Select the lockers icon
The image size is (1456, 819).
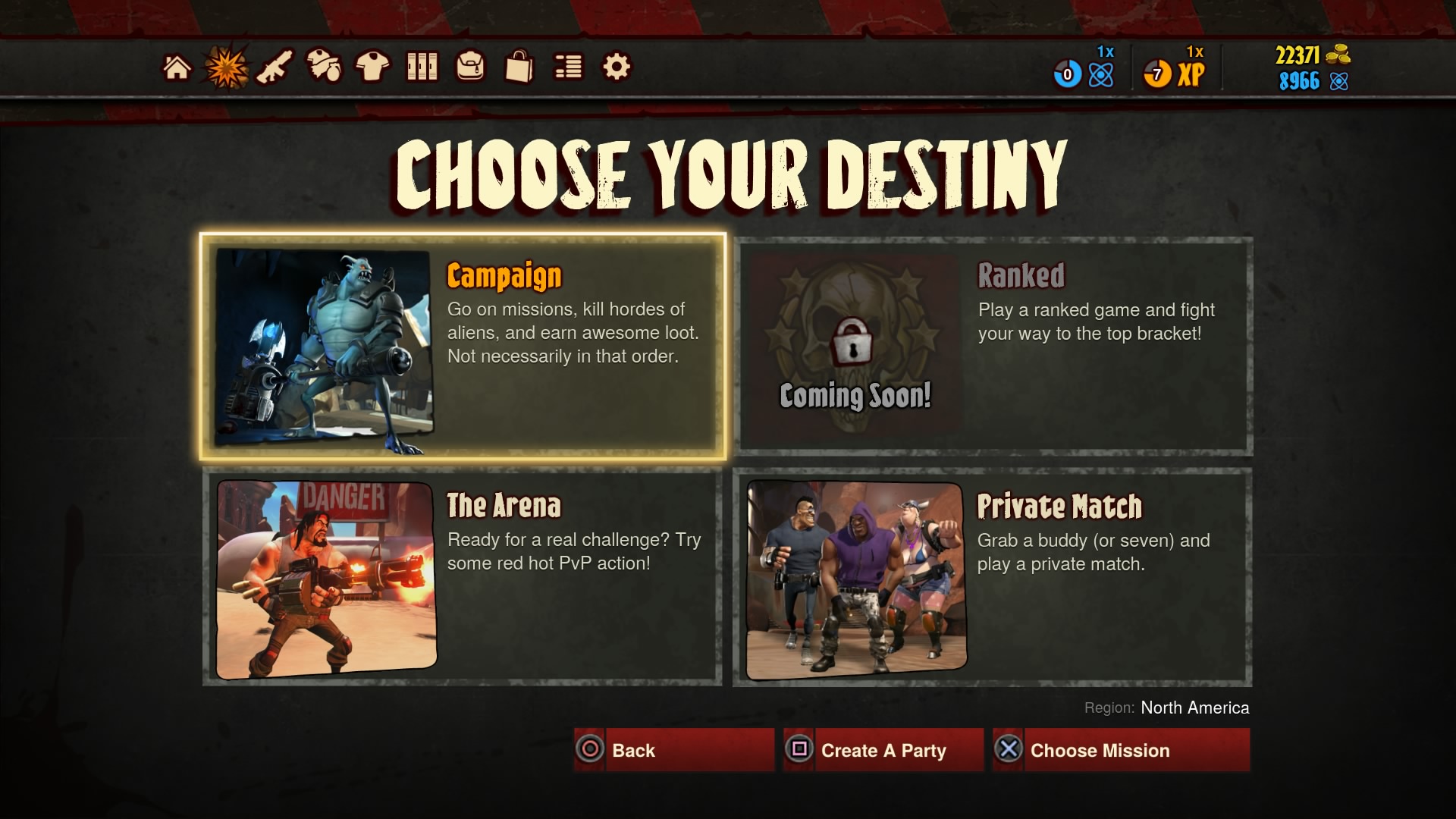[x=422, y=67]
